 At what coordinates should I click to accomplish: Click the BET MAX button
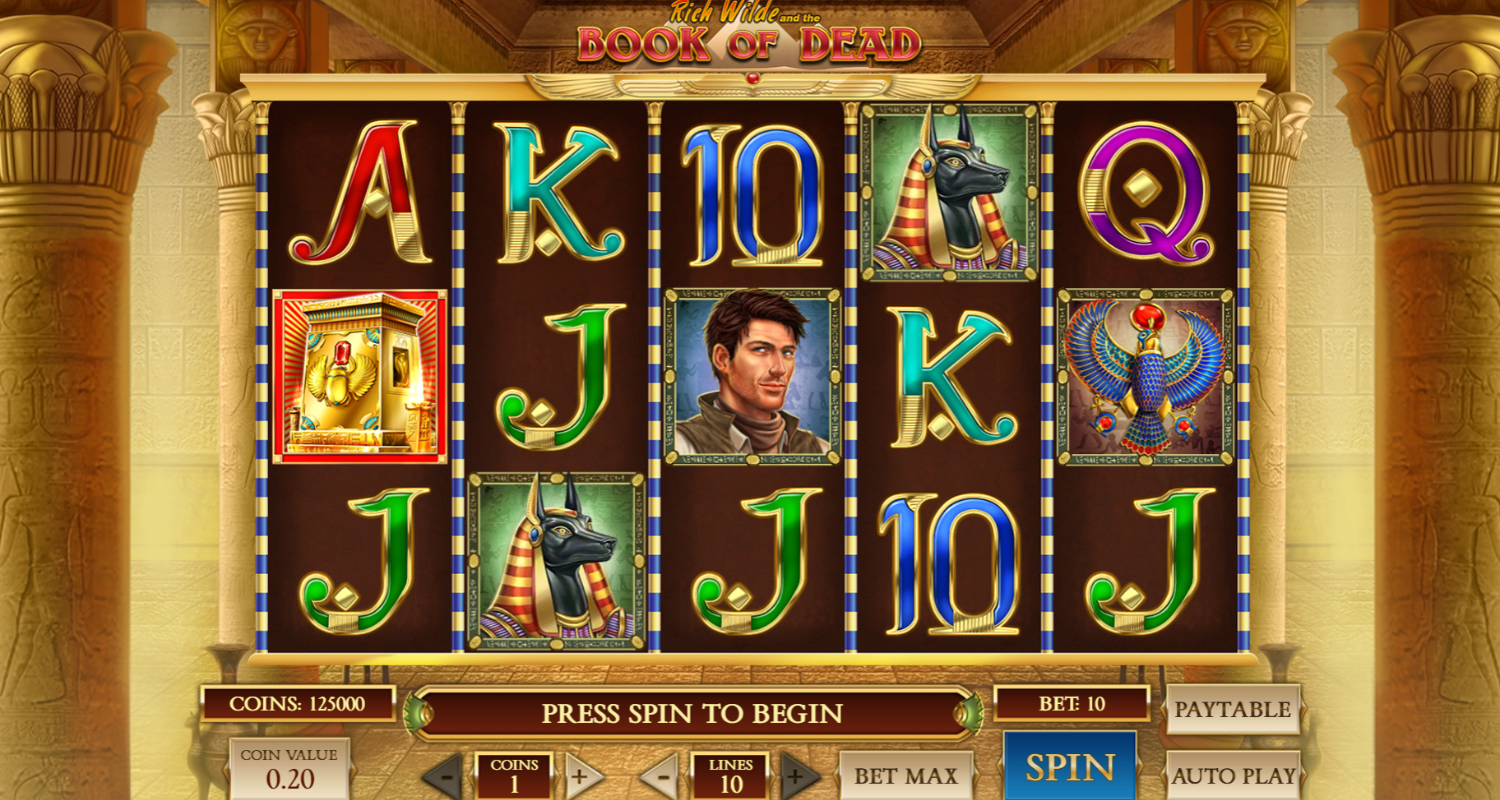[x=905, y=775]
